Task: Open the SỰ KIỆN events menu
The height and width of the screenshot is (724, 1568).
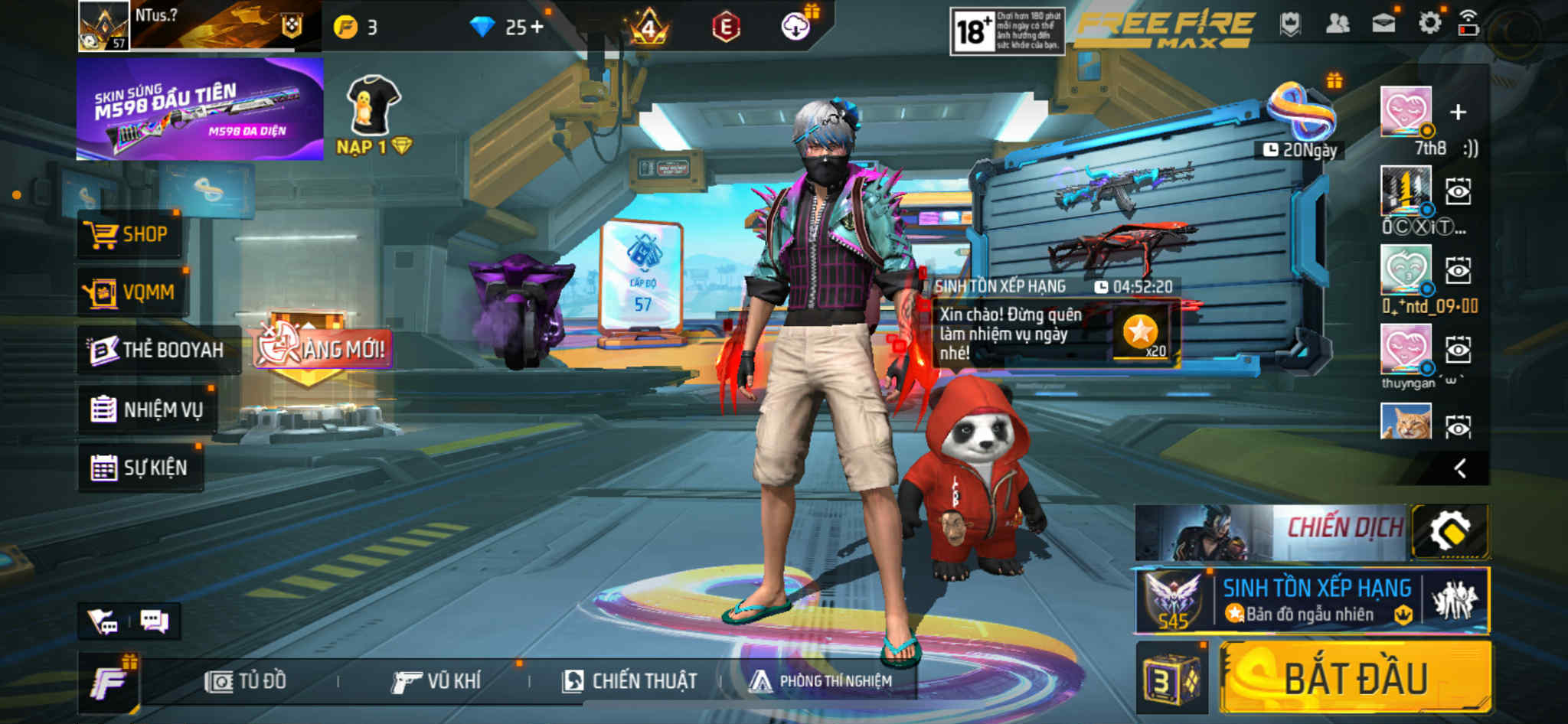Action: 140,468
